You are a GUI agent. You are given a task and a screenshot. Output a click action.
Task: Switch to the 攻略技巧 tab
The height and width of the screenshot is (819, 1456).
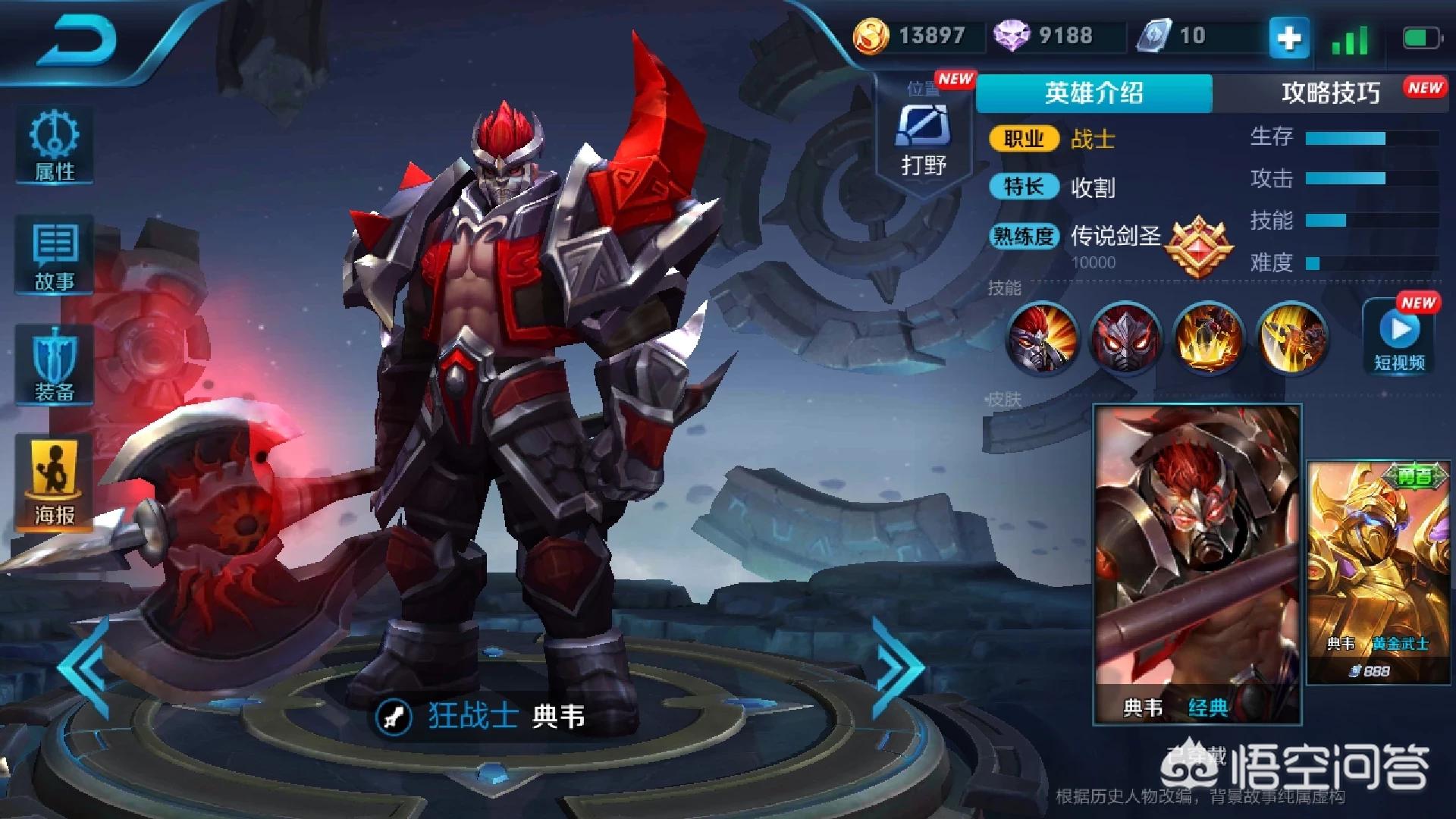point(1330,93)
